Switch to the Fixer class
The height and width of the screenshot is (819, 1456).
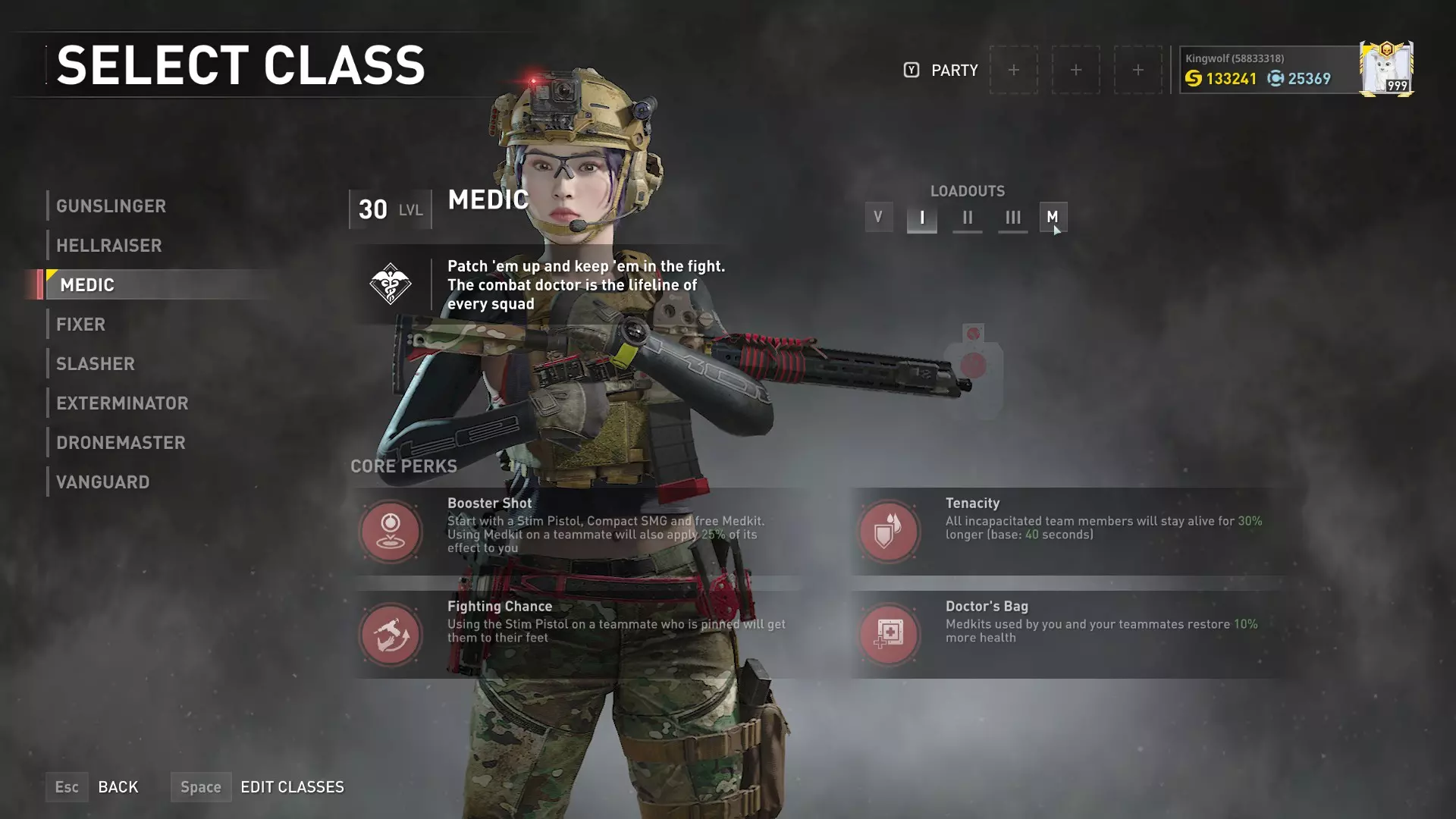point(80,325)
